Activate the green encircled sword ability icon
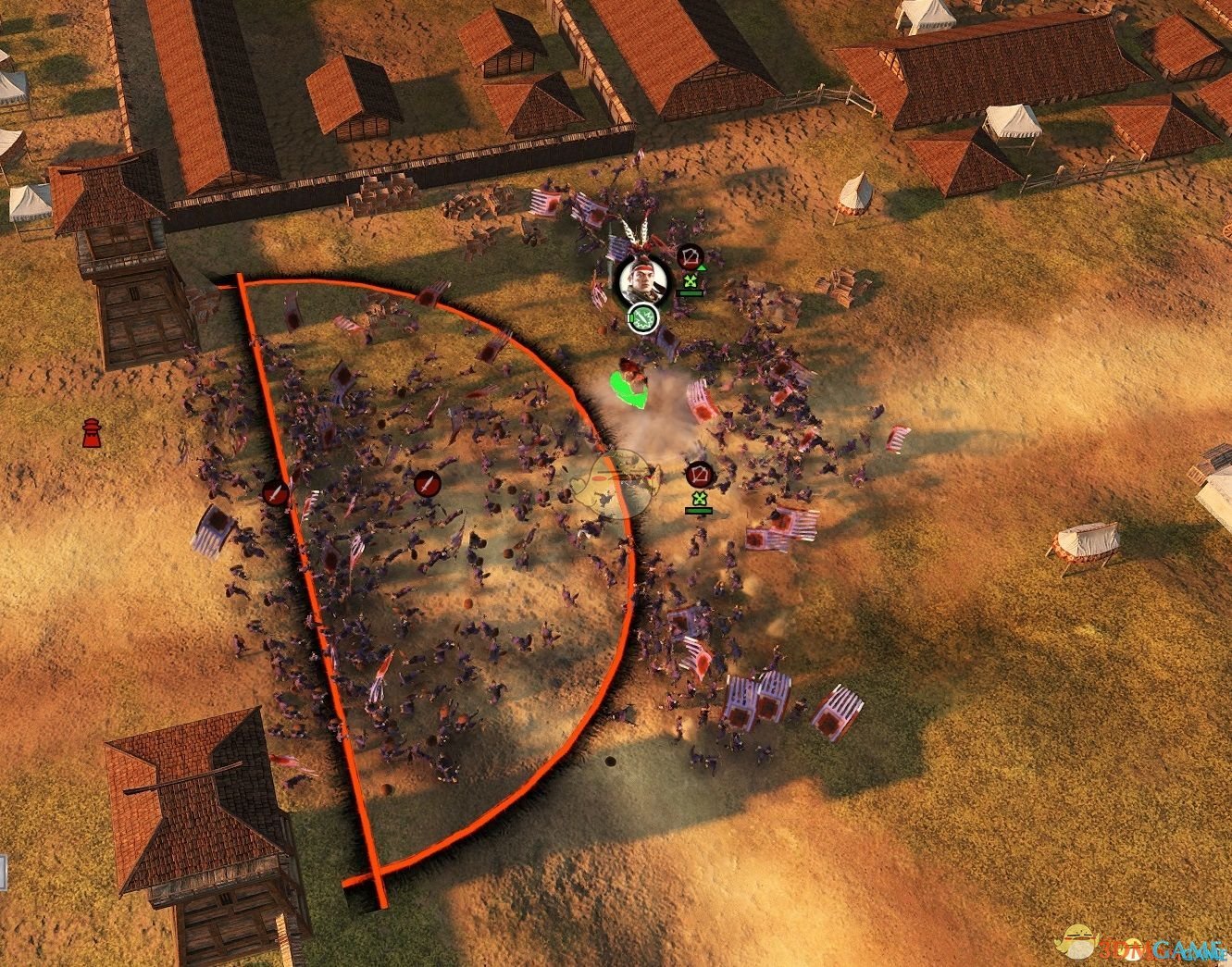Viewport: 1232px width, 967px height. coord(641,317)
